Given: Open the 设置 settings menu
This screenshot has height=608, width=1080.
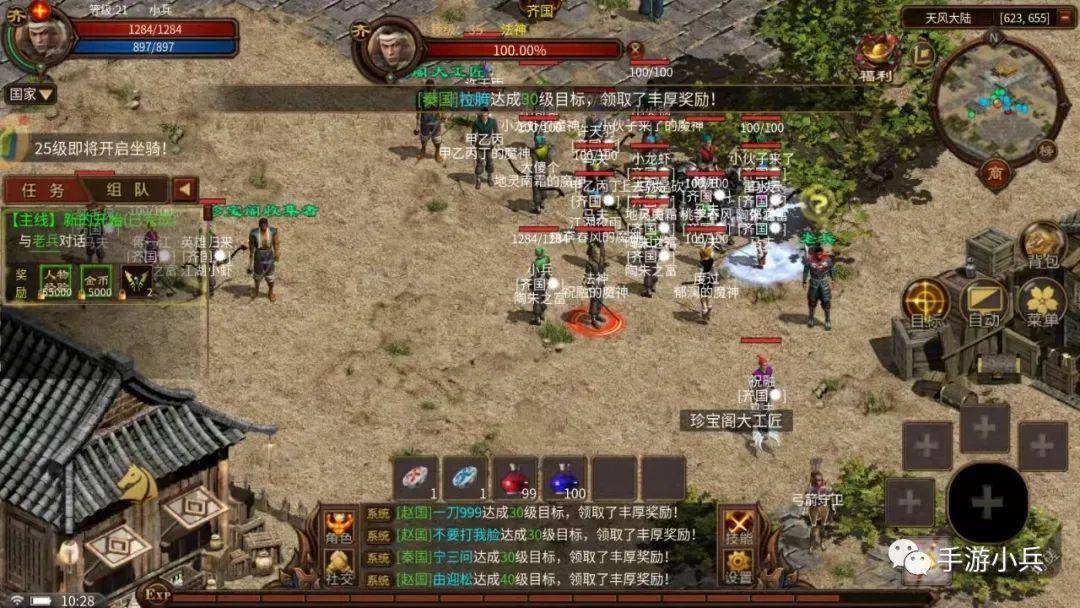Looking at the screenshot, I should [738, 567].
